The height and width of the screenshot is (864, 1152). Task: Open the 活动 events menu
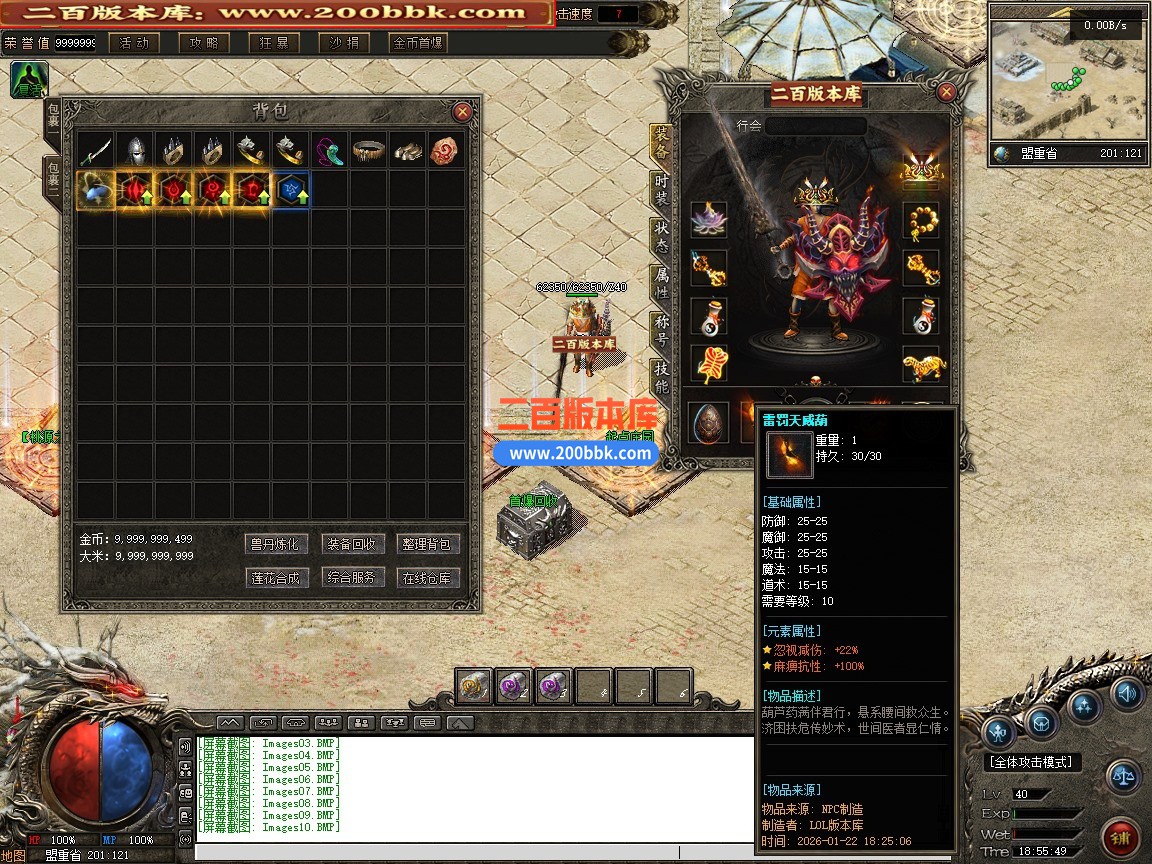tap(133, 43)
